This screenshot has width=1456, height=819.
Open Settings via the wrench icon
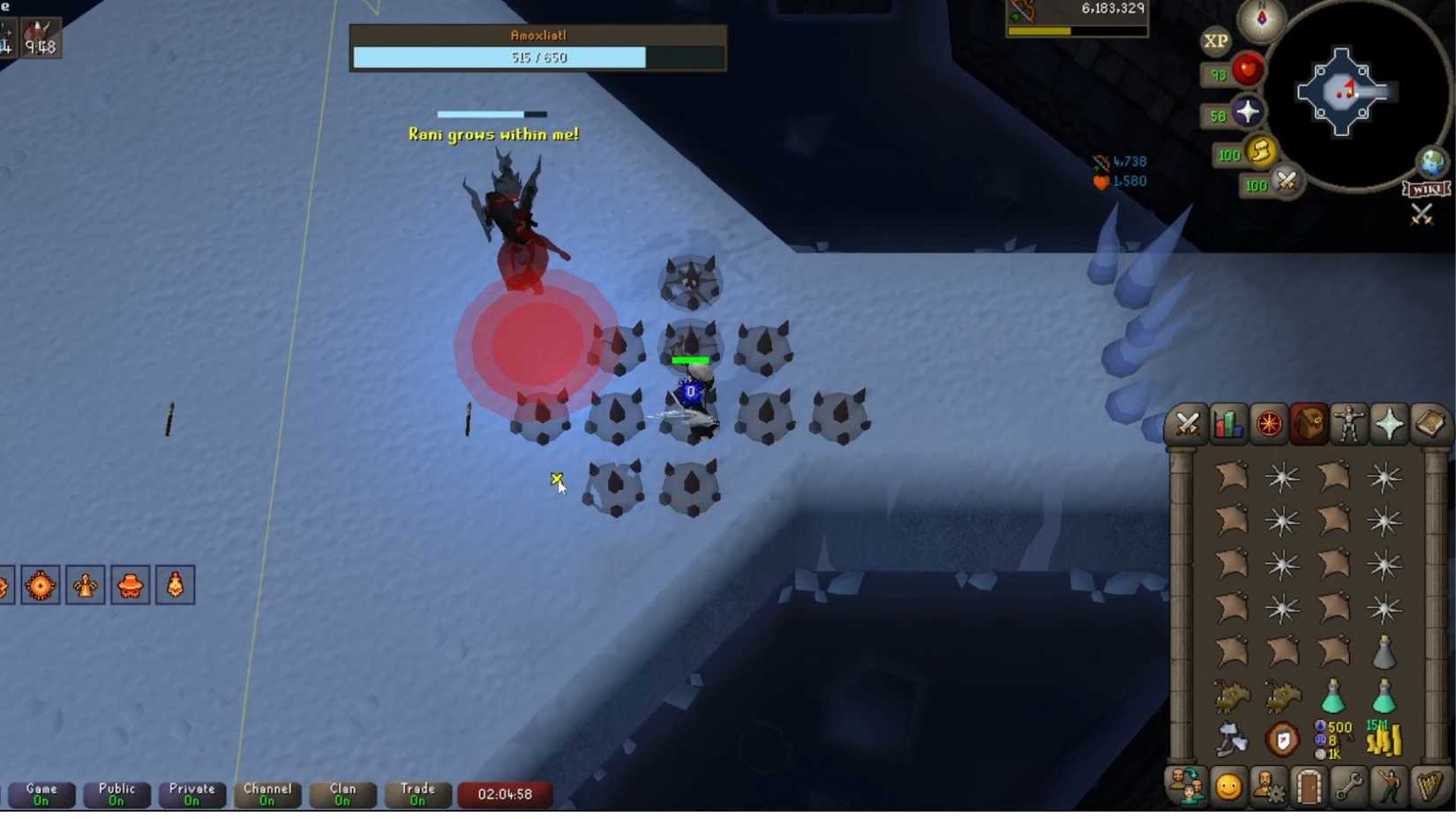(x=1347, y=785)
